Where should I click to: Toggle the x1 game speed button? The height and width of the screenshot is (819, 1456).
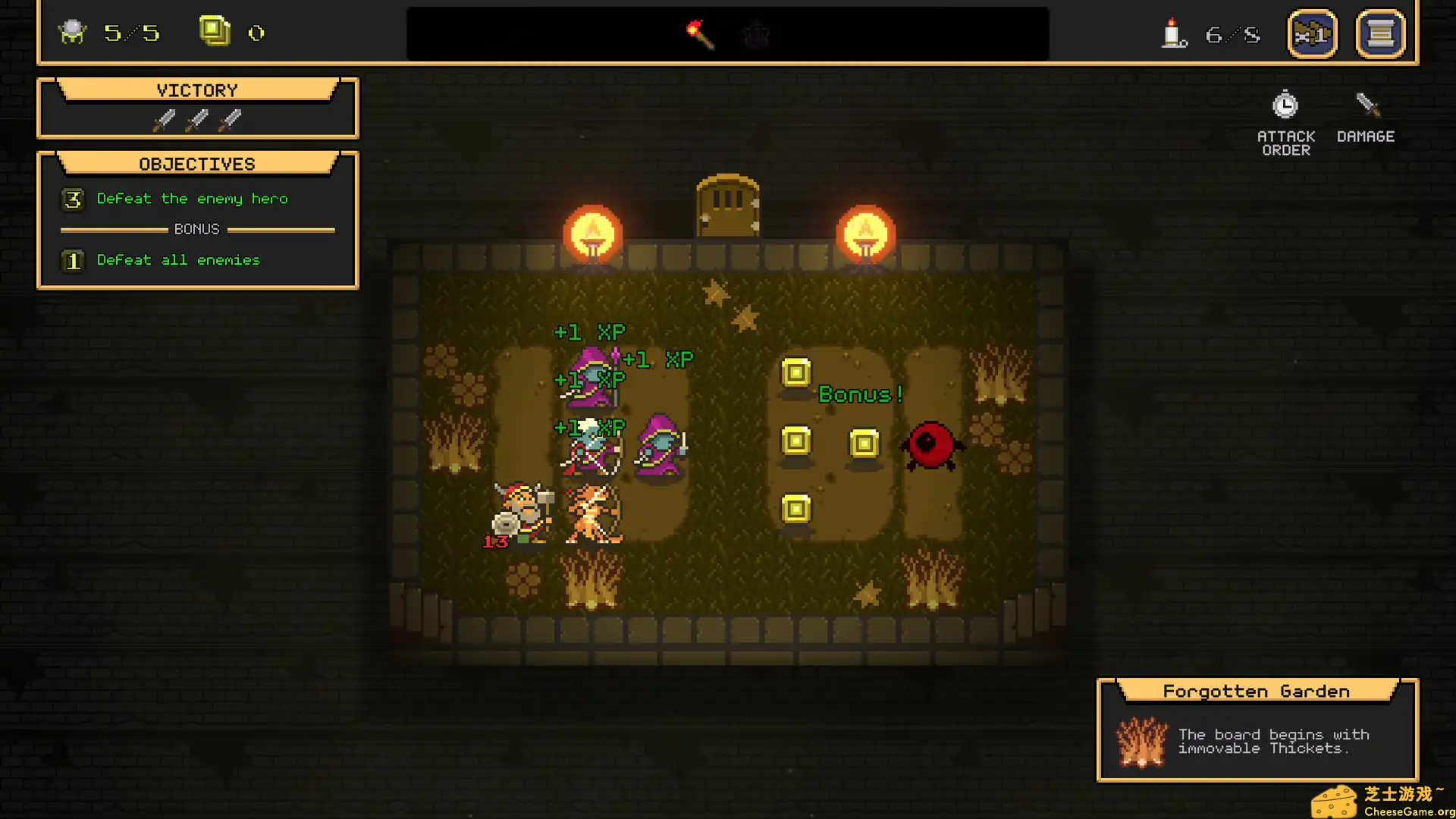1313,33
